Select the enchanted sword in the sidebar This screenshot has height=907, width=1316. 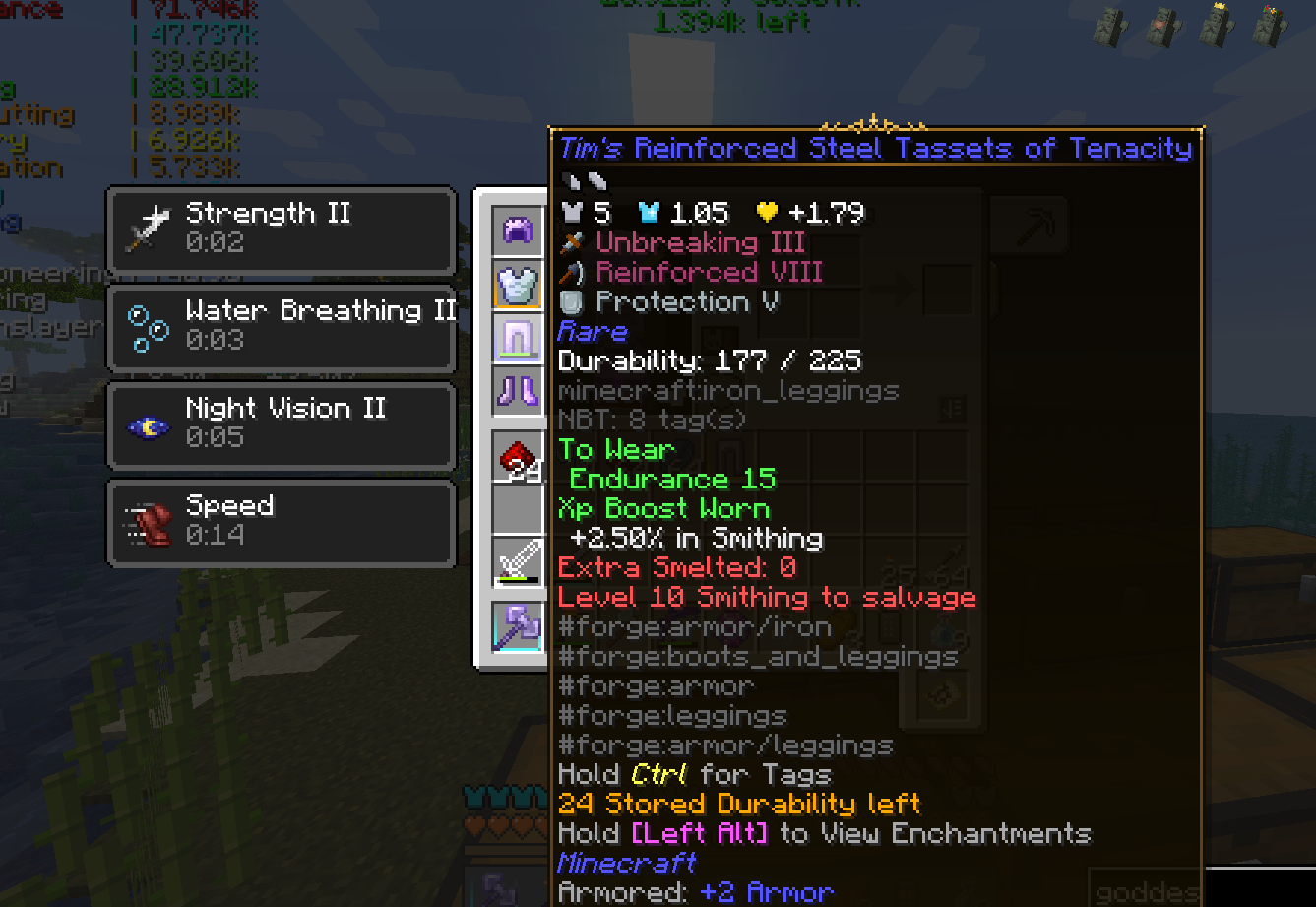tap(517, 561)
